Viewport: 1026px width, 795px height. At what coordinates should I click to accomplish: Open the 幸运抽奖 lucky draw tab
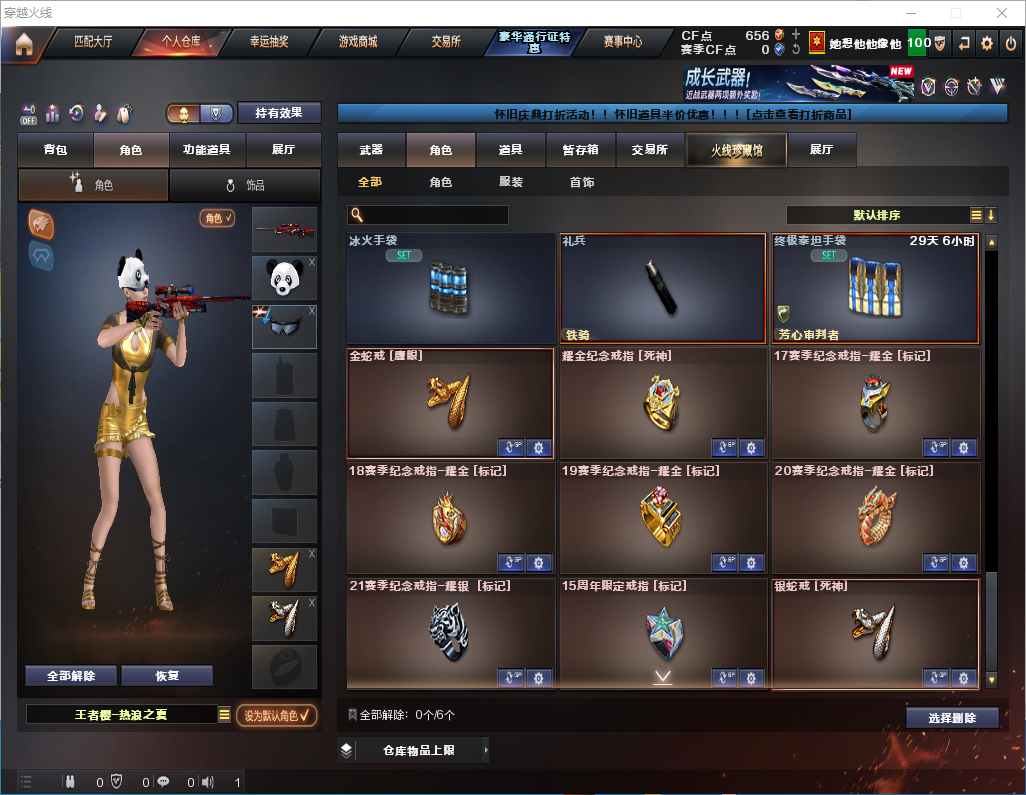269,42
